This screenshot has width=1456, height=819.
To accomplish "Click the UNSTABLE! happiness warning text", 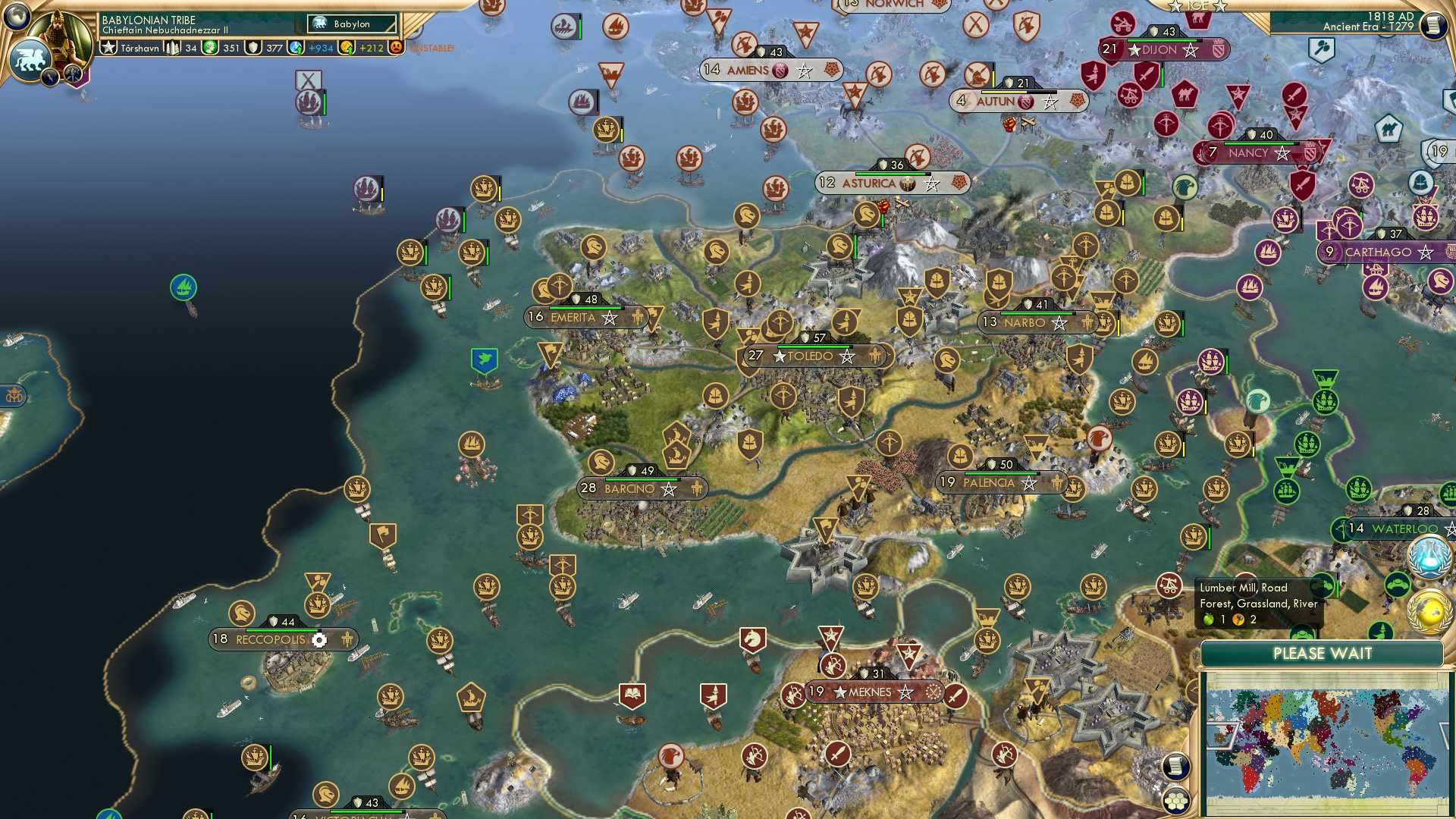I will 432,48.
